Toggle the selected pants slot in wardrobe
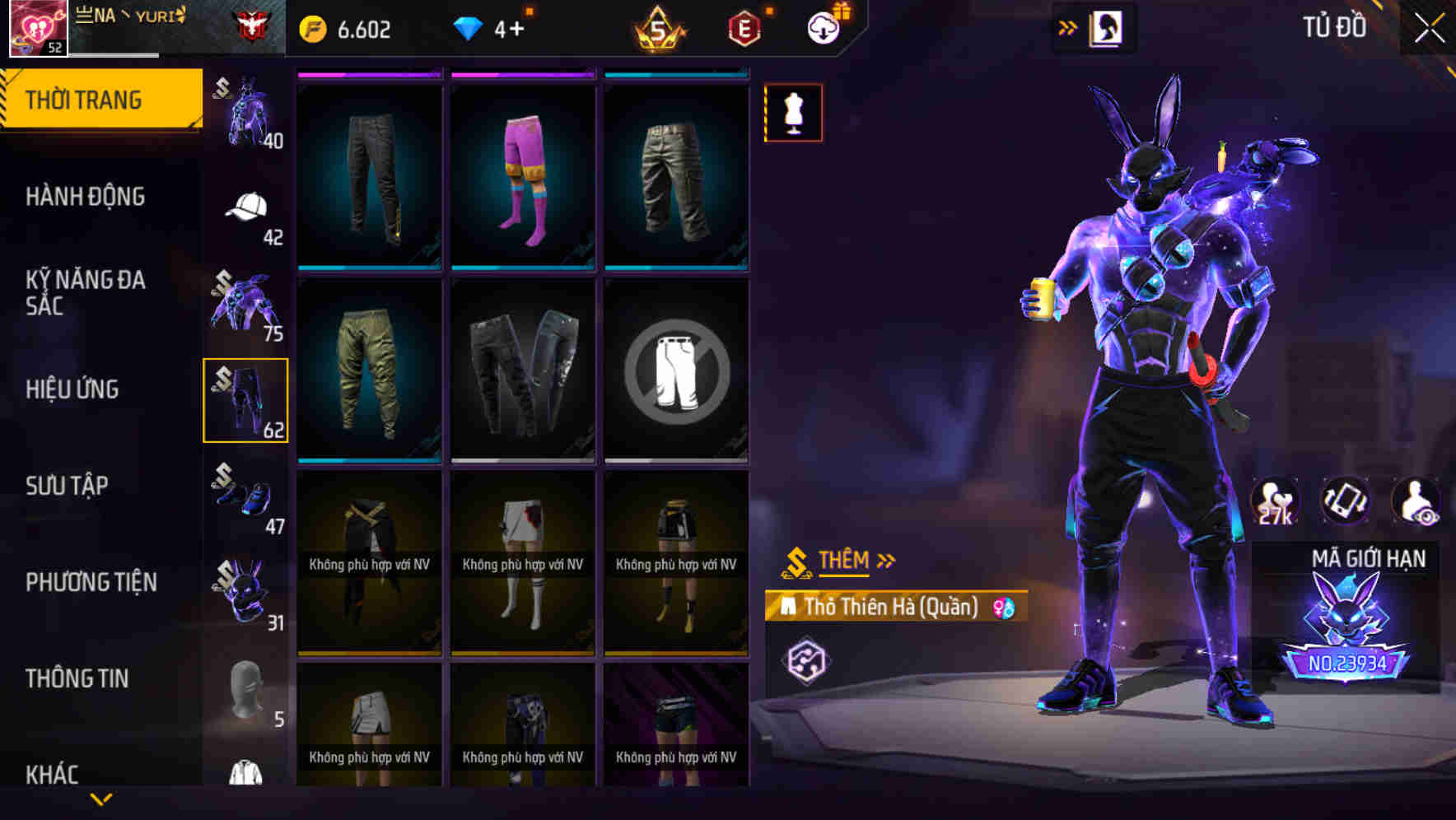Viewport: 1456px width, 820px height. (x=246, y=401)
